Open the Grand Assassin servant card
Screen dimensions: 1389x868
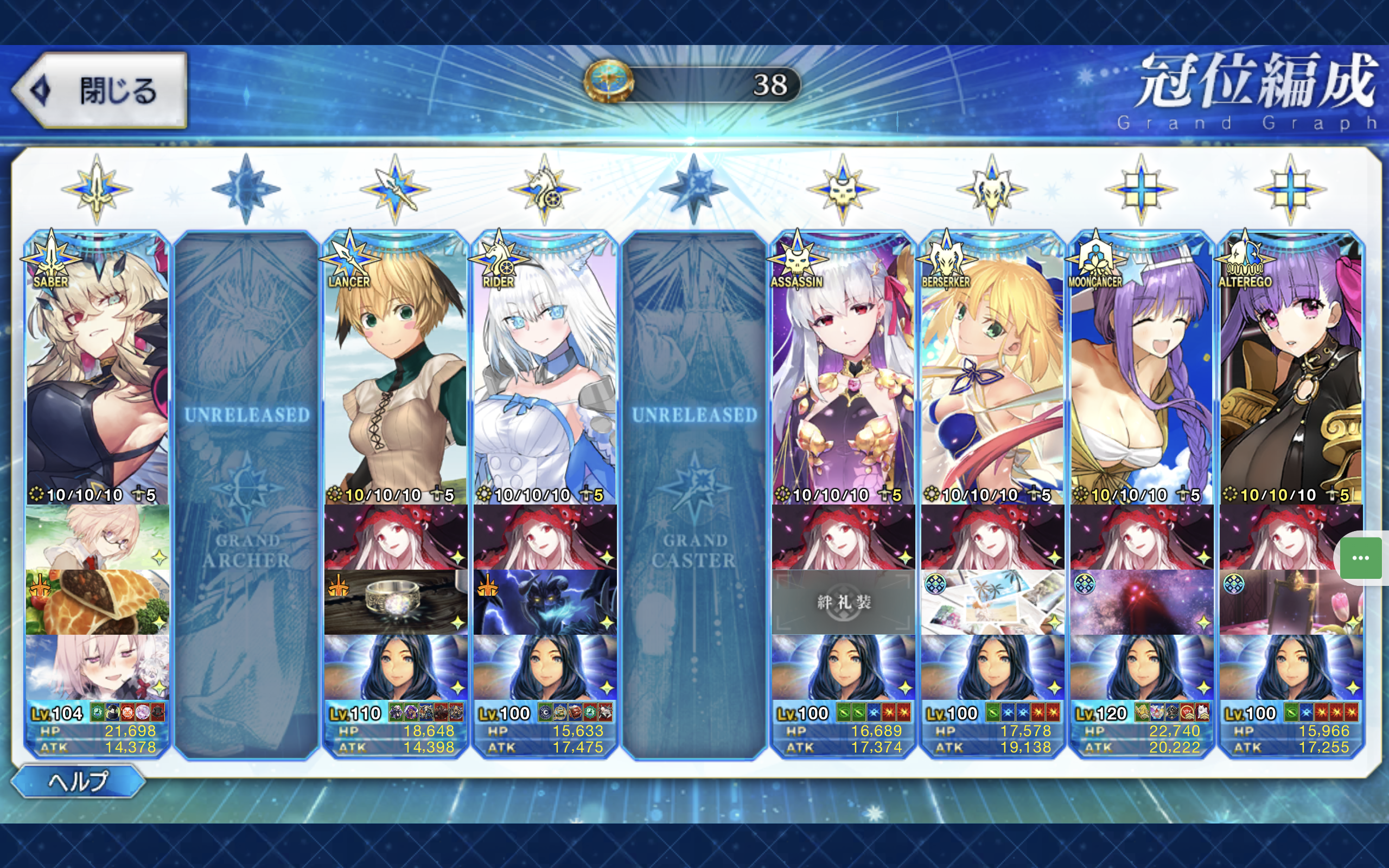pyautogui.click(x=843, y=367)
